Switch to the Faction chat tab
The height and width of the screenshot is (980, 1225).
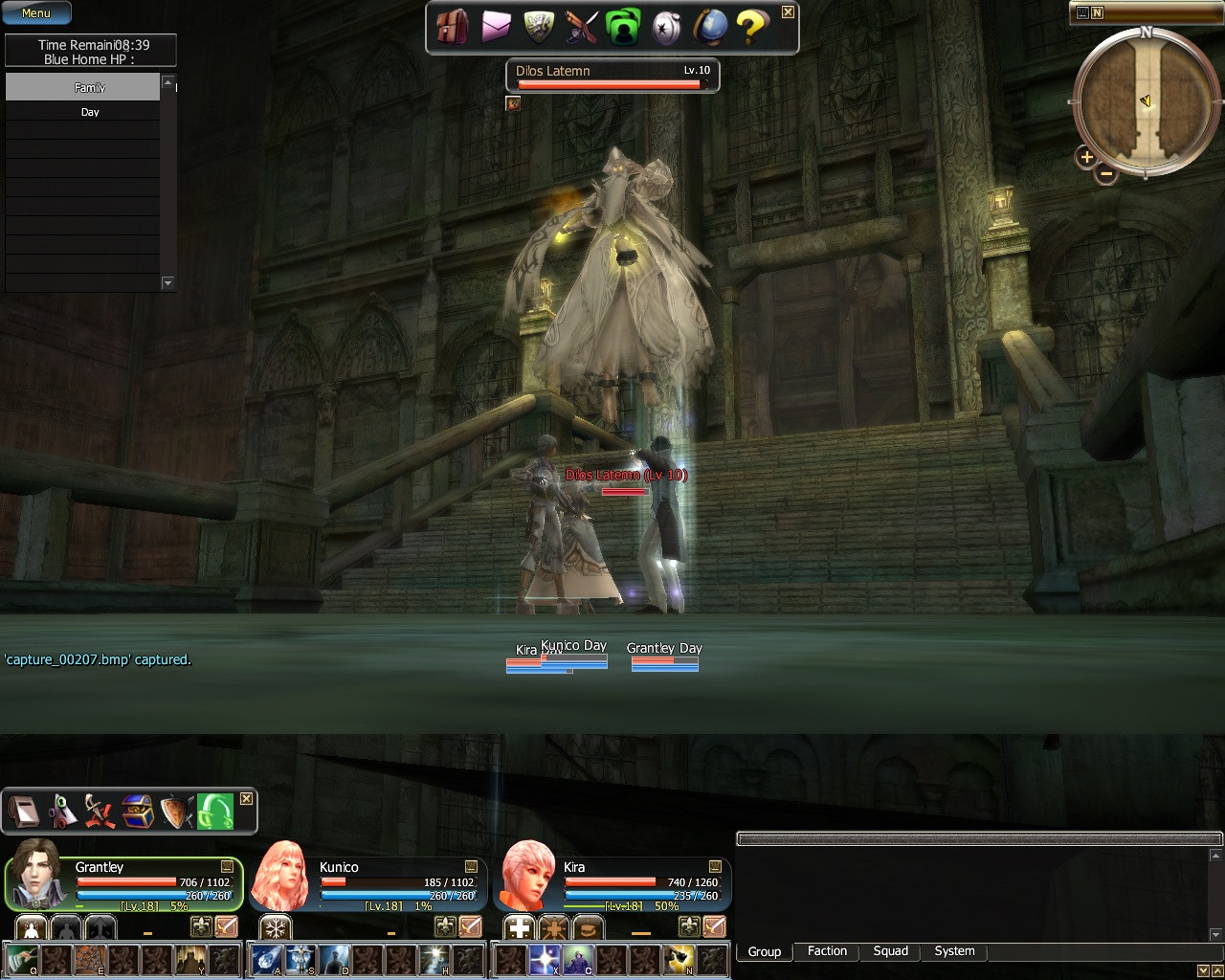pyautogui.click(x=826, y=951)
